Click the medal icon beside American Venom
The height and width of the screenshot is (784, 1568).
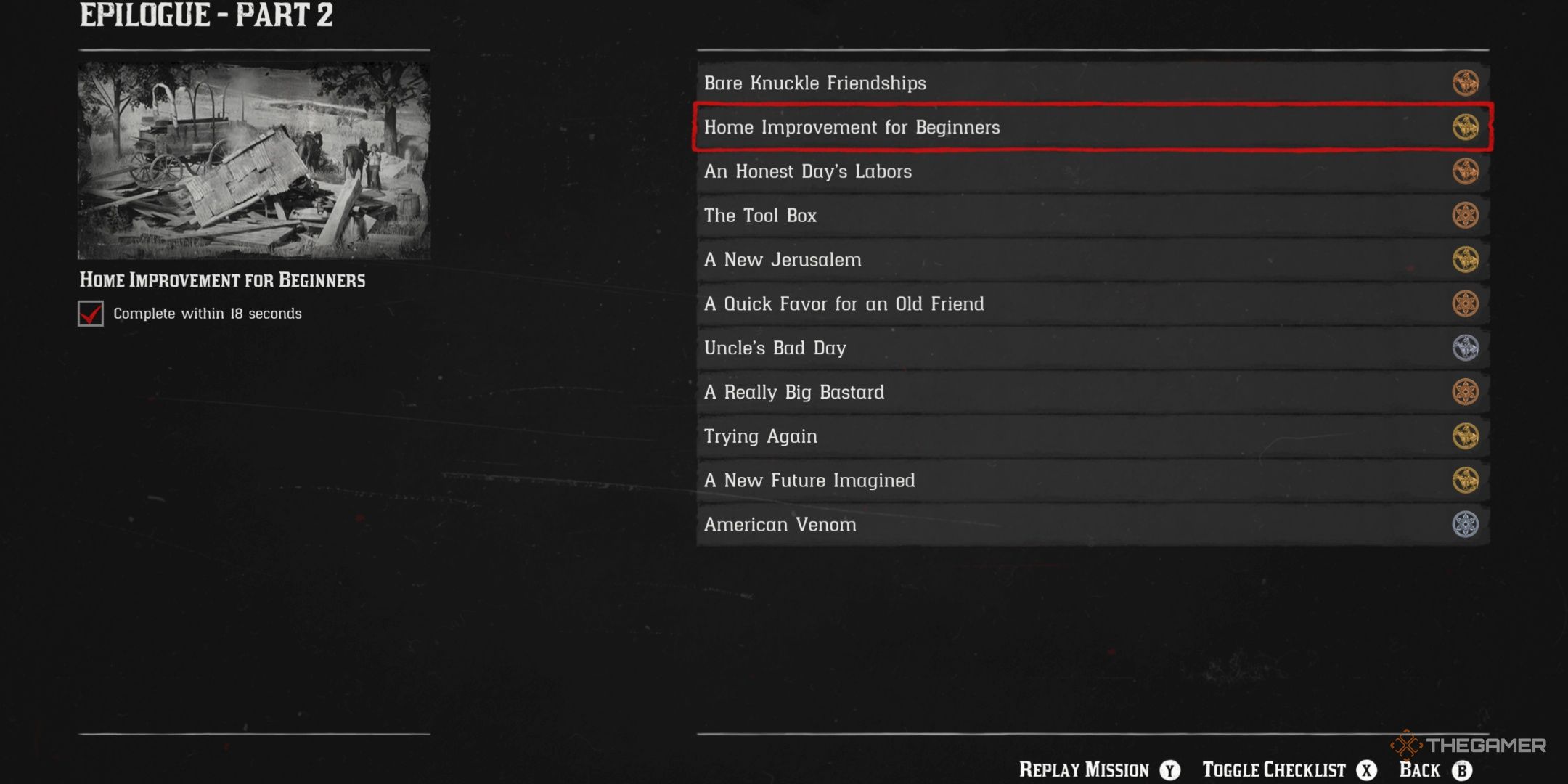coord(1465,524)
